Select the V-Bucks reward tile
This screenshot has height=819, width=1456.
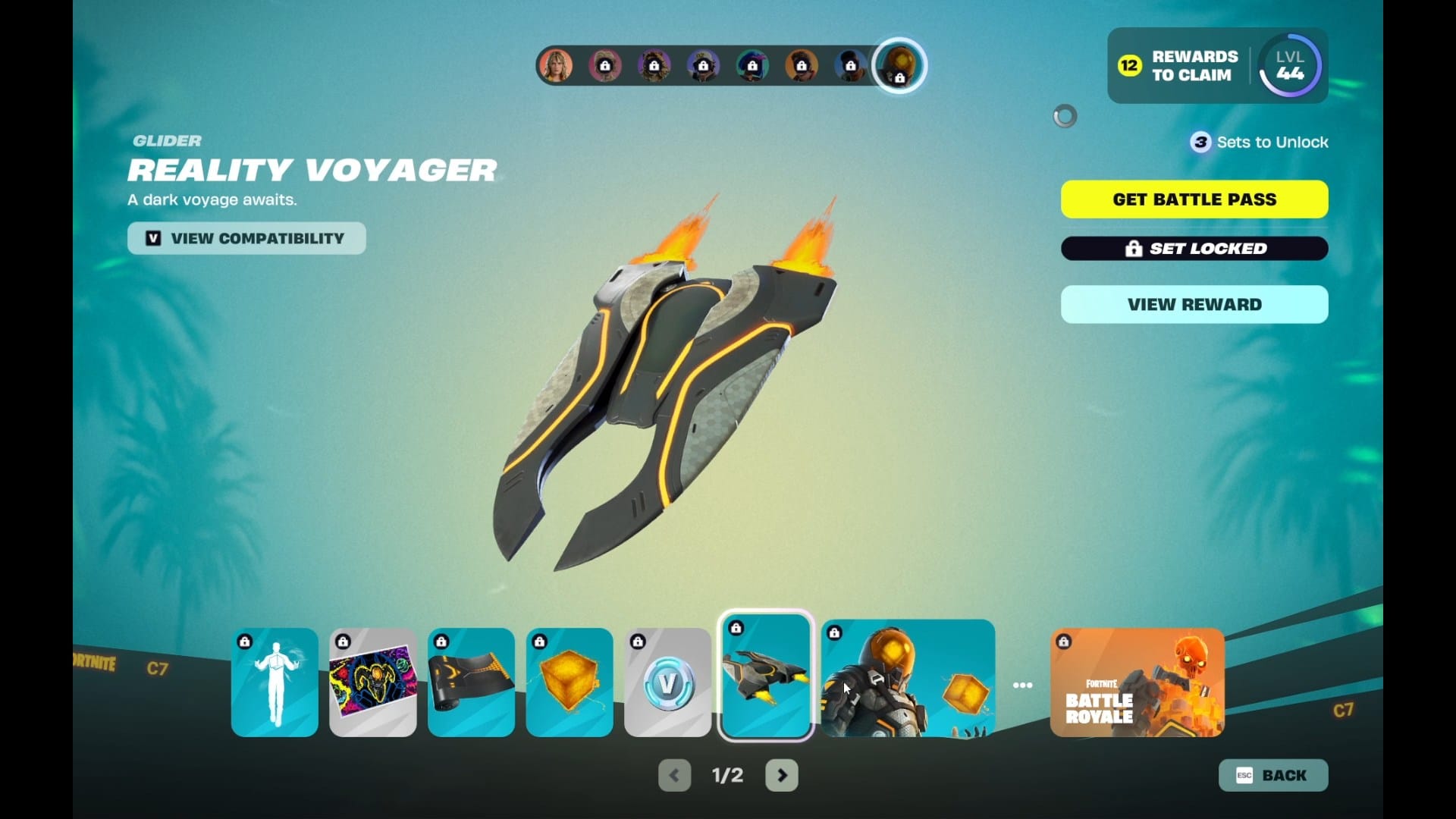667,682
